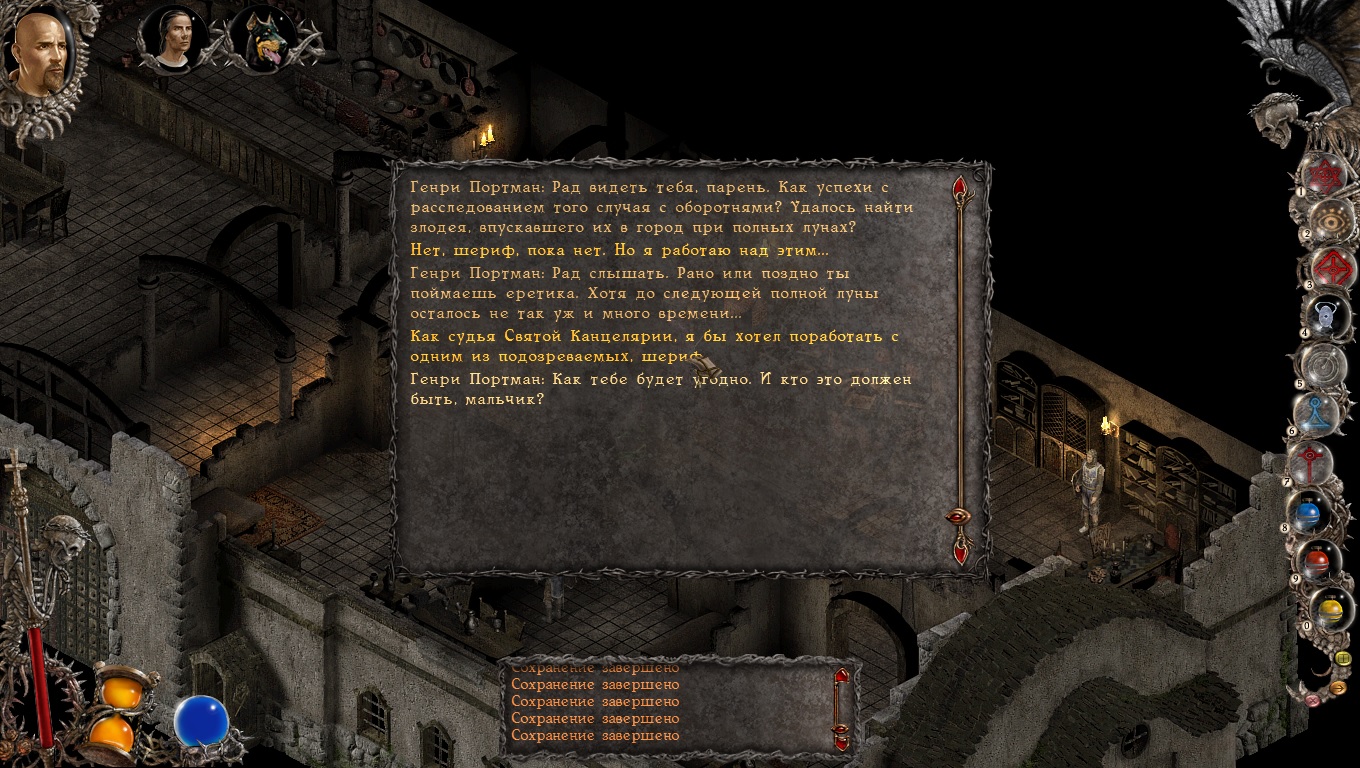The height and width of the screenshot is (768, 1360).
Task: Click the message log's scroll-up arrow
Action: click(841, 676)
